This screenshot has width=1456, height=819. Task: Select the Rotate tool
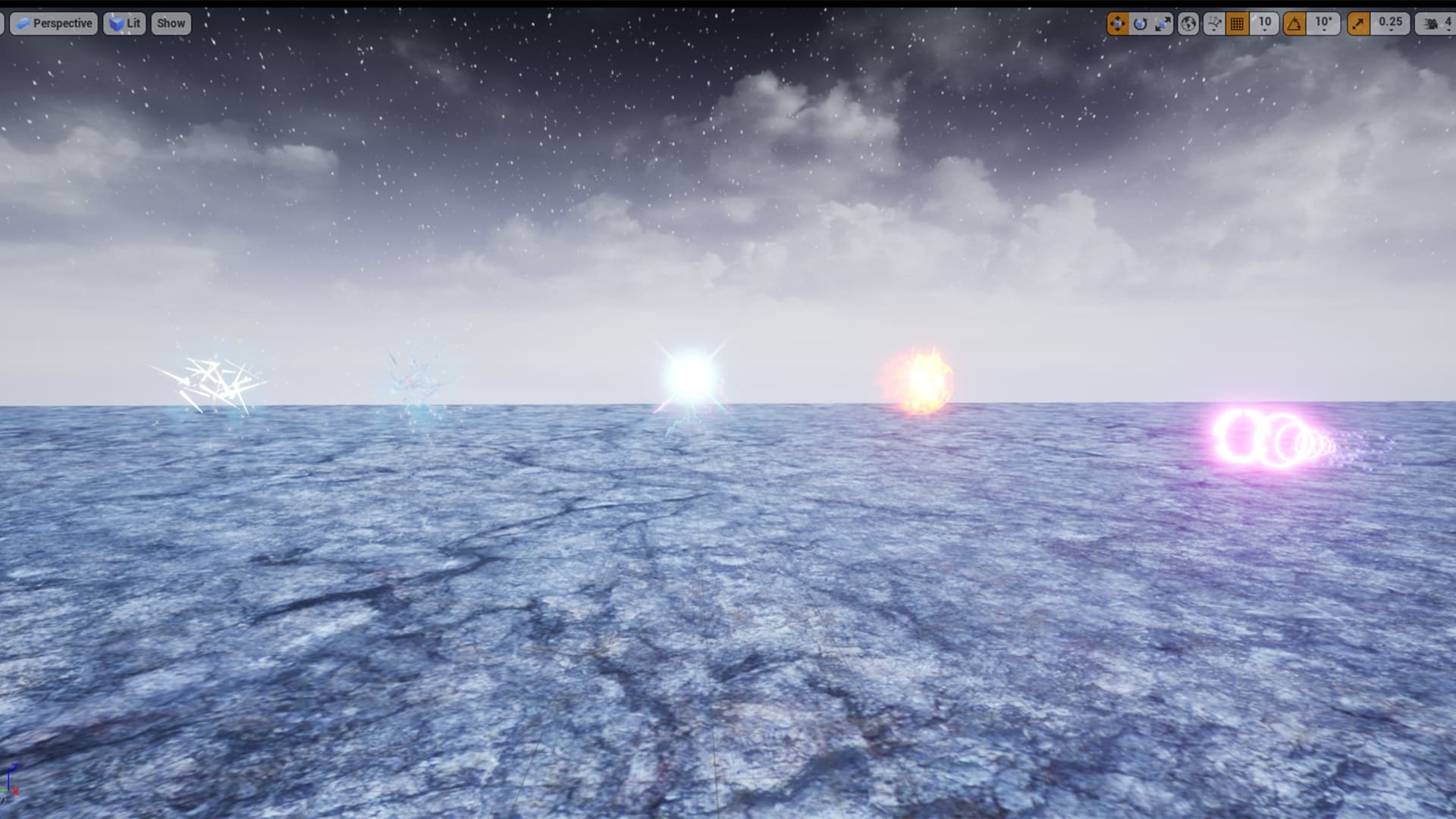[1140, 24]
